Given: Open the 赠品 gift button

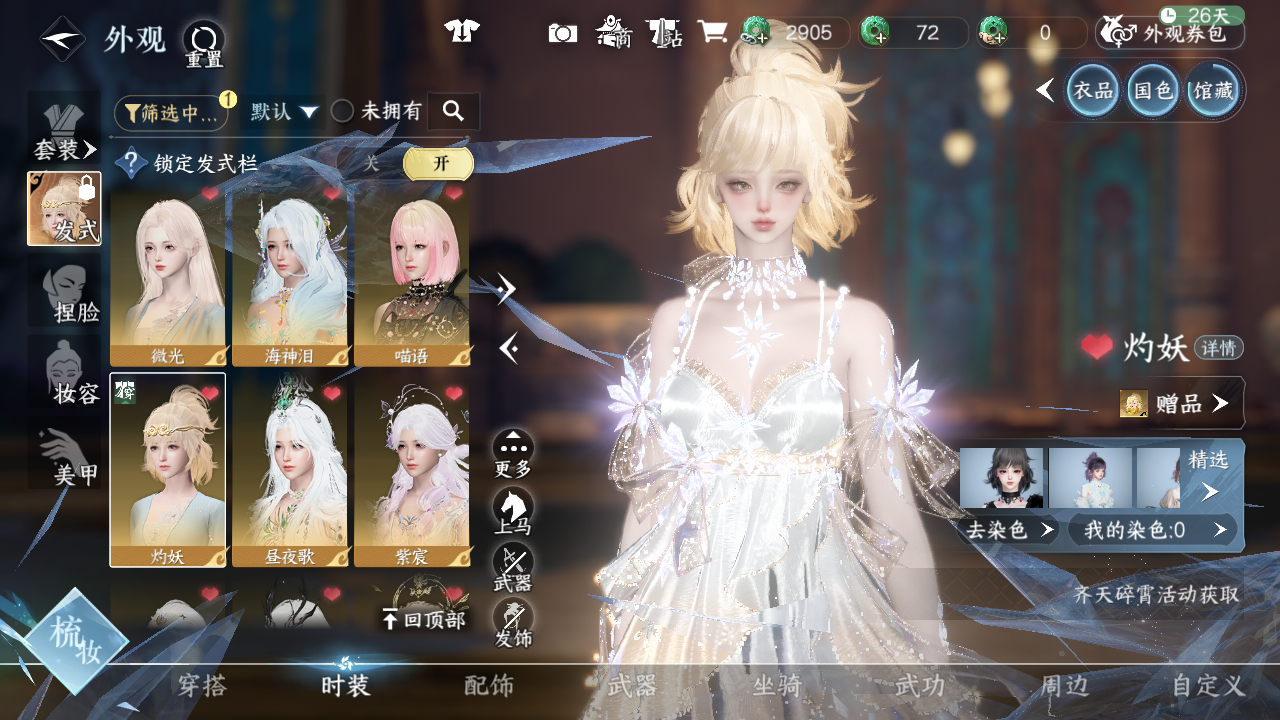Looking at the screenshot, I should [x=1178, y=403].
